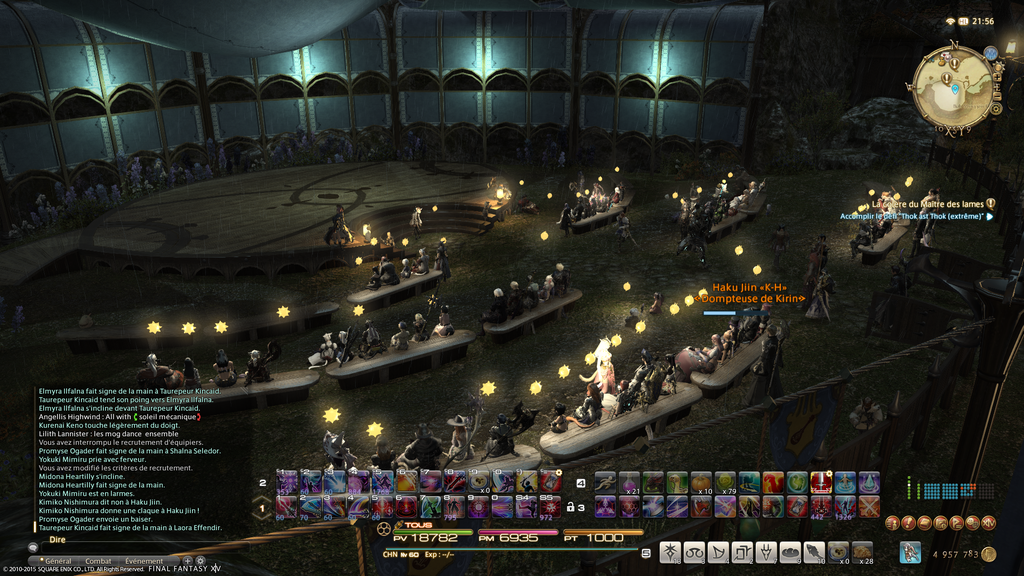Click the armored character icon near gil
The image size is (1024, 576).
click(x=910, y=552)
